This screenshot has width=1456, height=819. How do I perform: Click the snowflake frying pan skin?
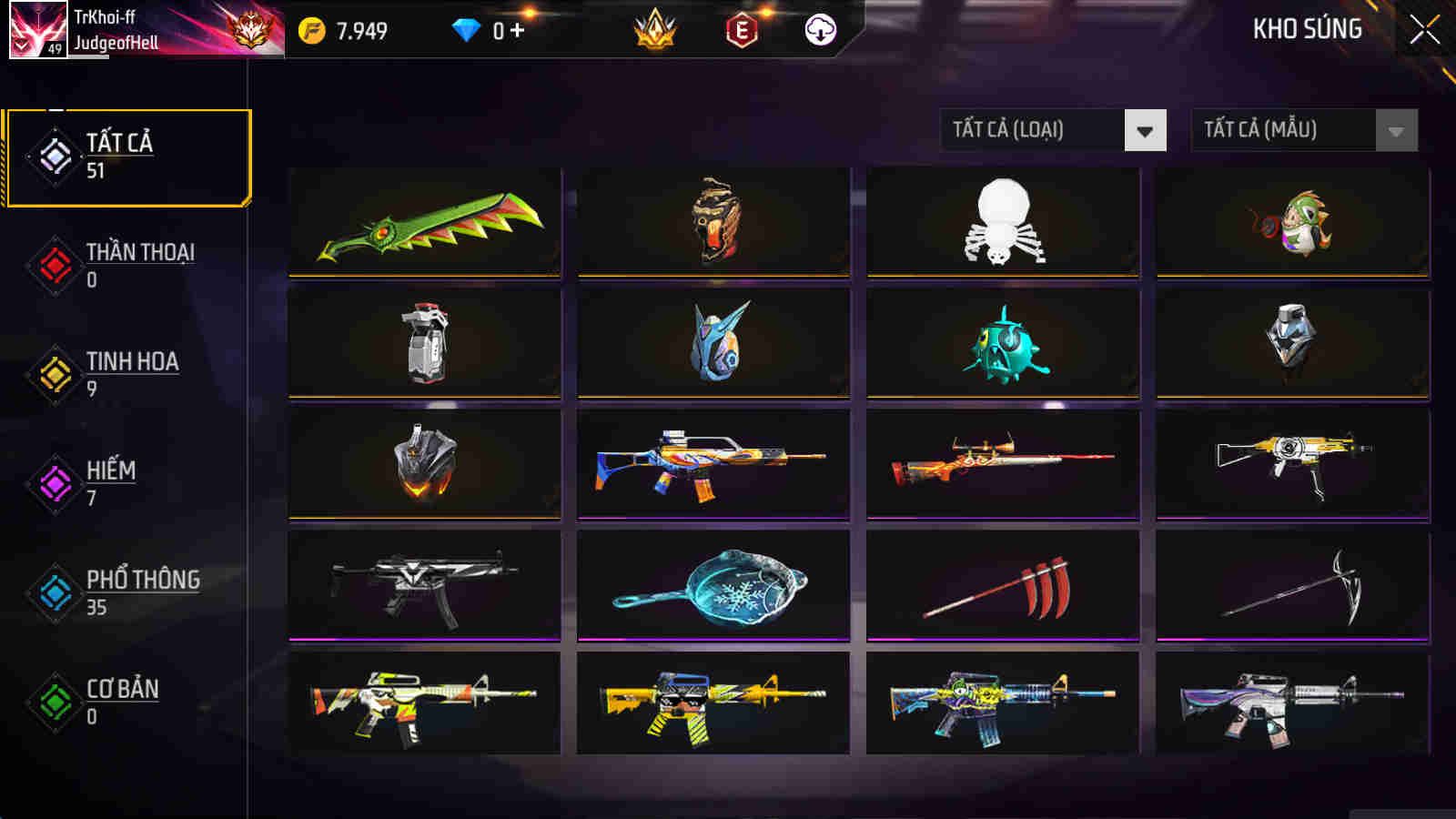pyautogui.click(x=713, y=584)
